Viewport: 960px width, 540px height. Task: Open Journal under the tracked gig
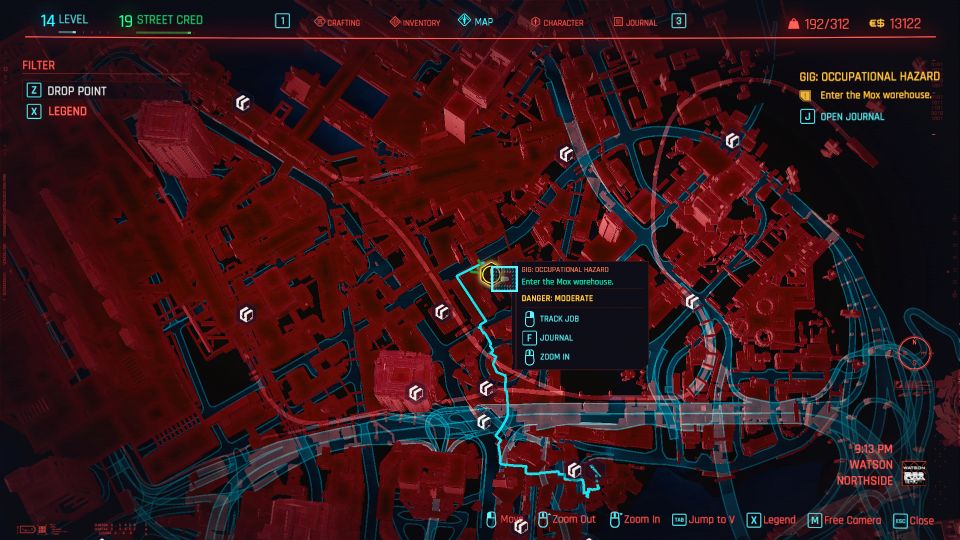(x=851, y=116)
